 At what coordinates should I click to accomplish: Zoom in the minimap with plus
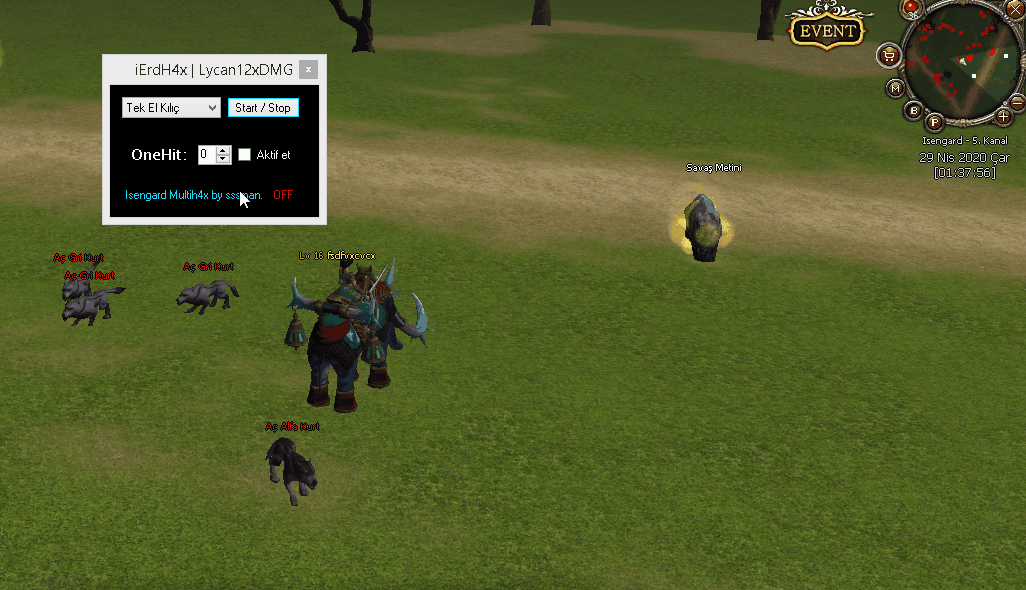click(x=1004, y=116)
